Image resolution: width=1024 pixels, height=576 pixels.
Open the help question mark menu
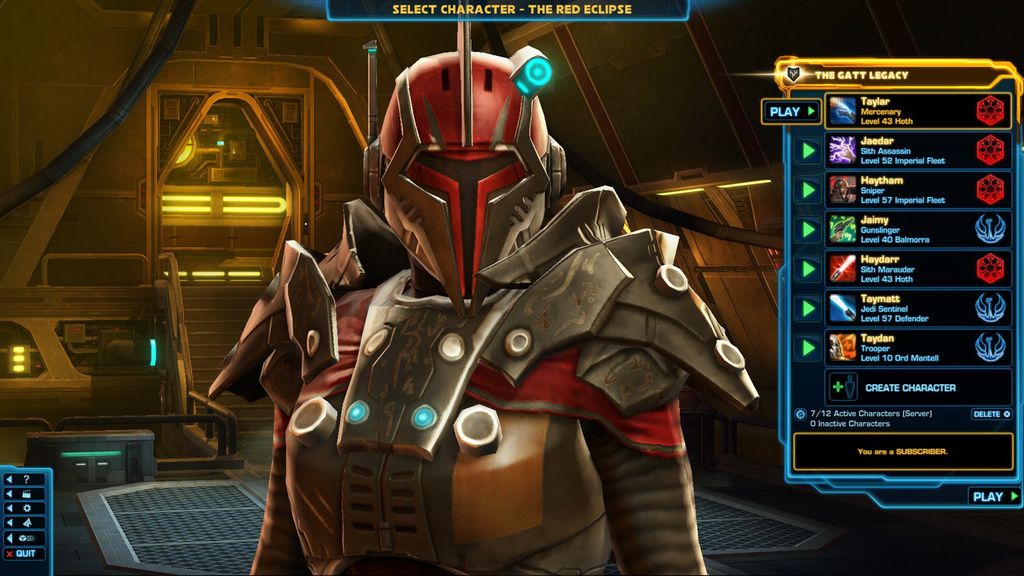(24, 479)
